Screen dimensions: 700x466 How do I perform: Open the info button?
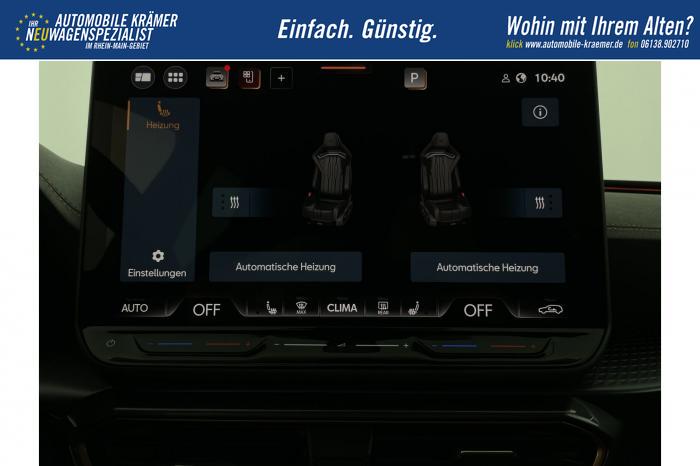[x=540, y=112]
